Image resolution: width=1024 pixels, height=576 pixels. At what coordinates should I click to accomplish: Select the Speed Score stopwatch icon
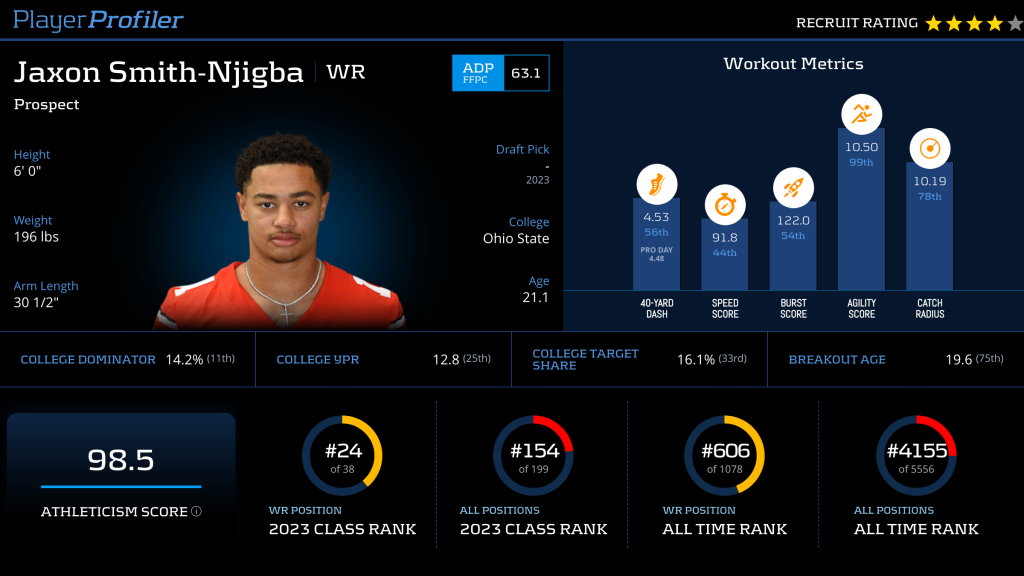[725, 204]
